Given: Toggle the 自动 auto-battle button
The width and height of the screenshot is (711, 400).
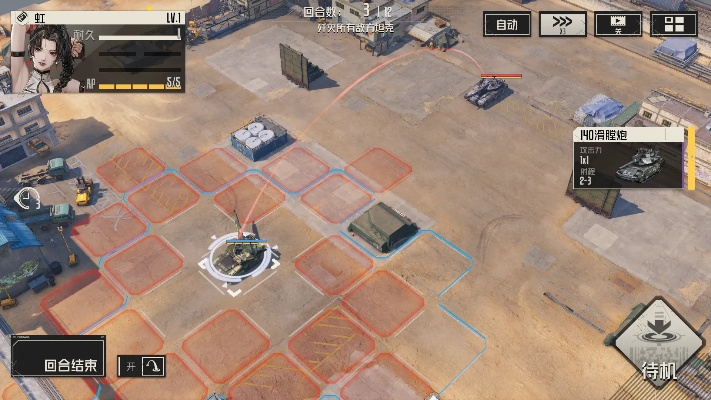Looking at the screenshot, I should 507,25.
